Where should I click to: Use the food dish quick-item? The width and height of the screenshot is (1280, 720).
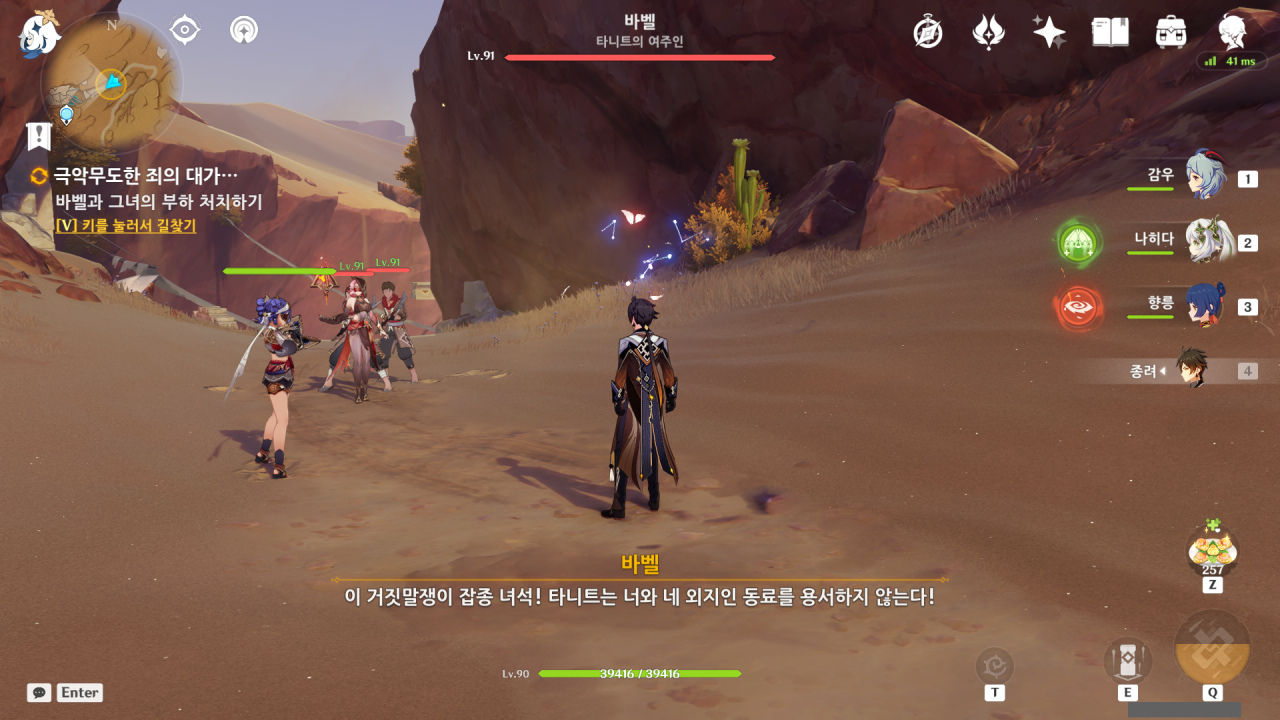click(1212, 548)
